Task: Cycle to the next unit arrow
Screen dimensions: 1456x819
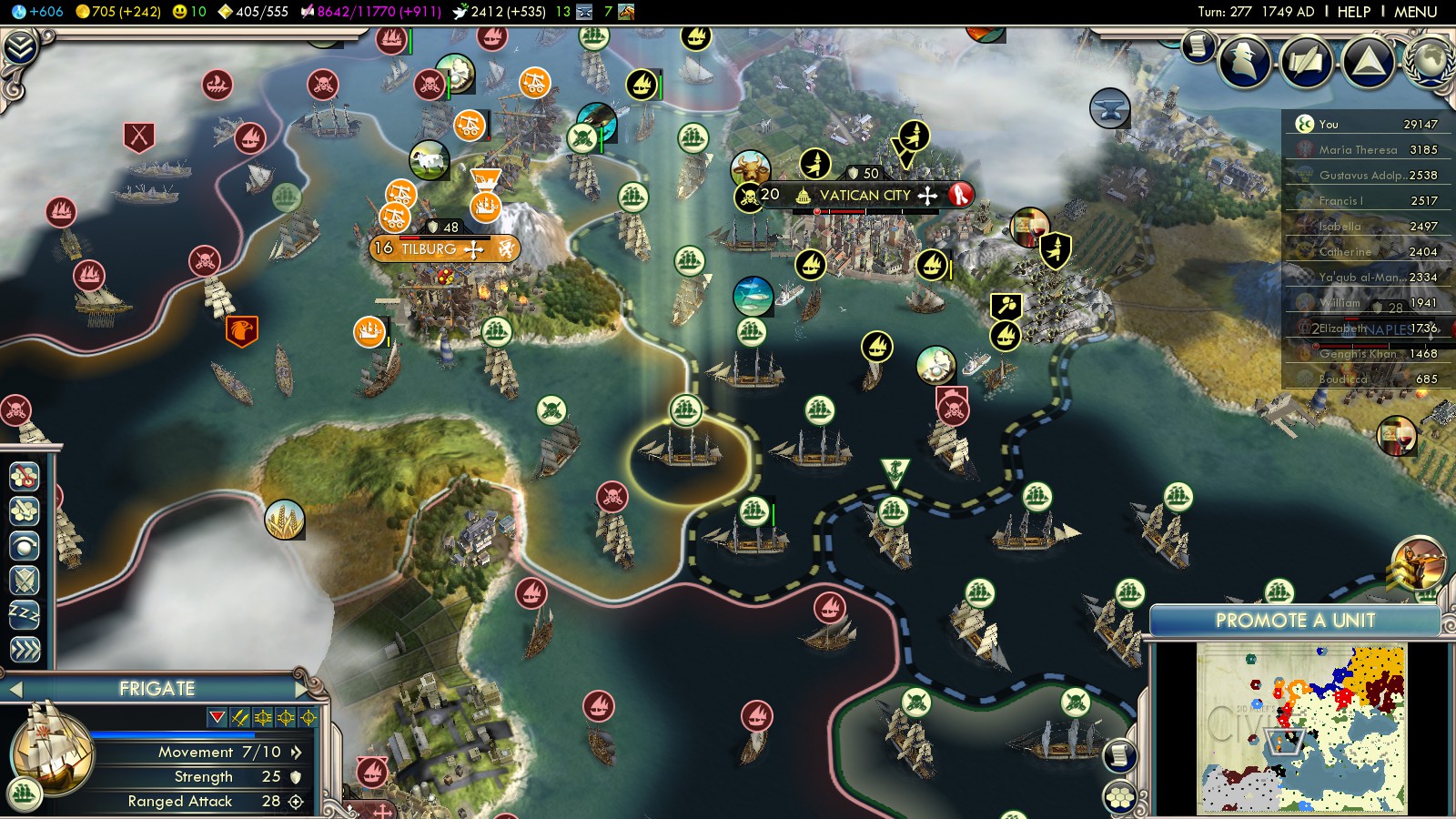Action: click(300, 688)
